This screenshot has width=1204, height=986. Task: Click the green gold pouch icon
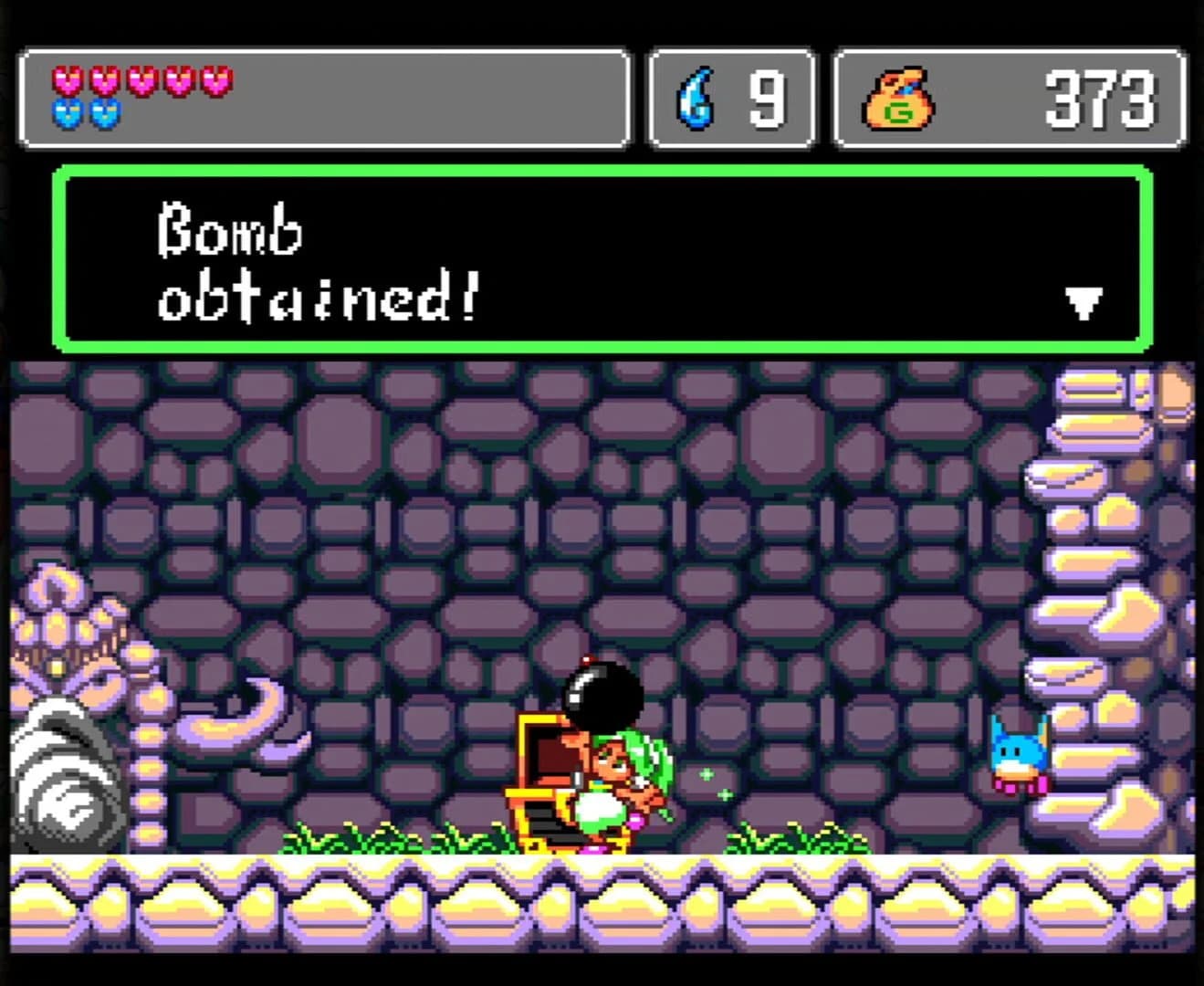click(901, 99)
